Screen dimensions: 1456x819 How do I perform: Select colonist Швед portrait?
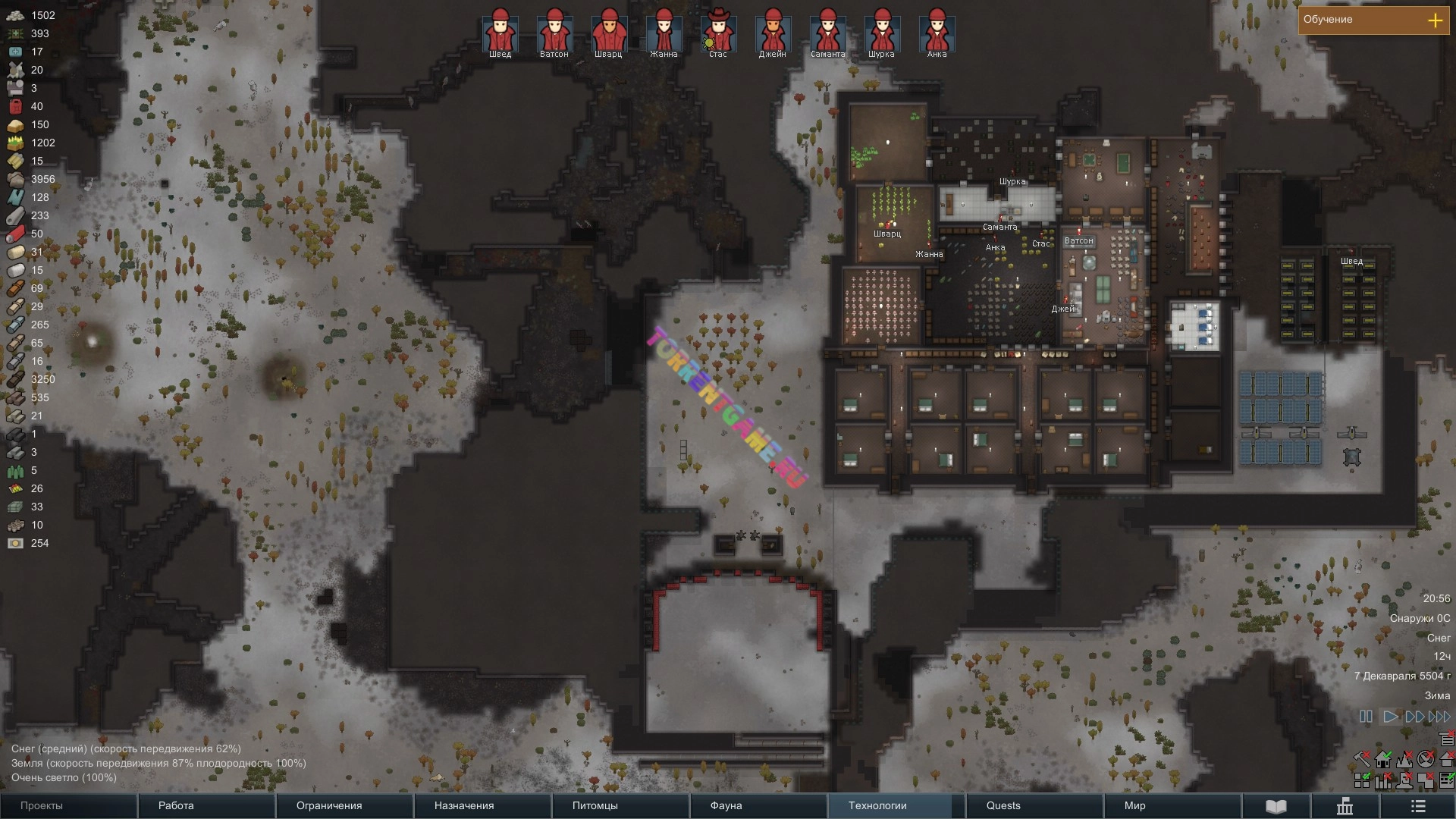point(500,32)
